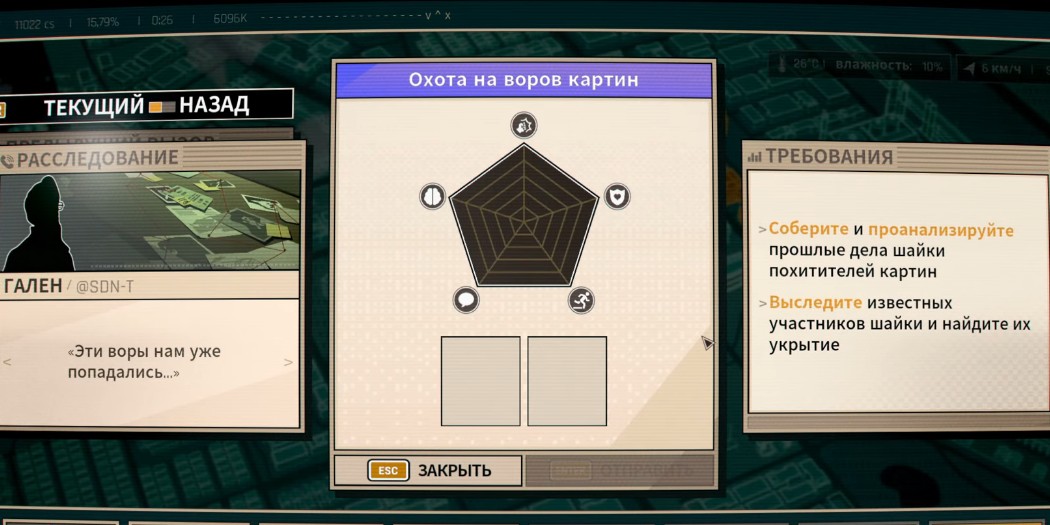
Task: Select the shield stat icon
Action: [x=618, y=196]
